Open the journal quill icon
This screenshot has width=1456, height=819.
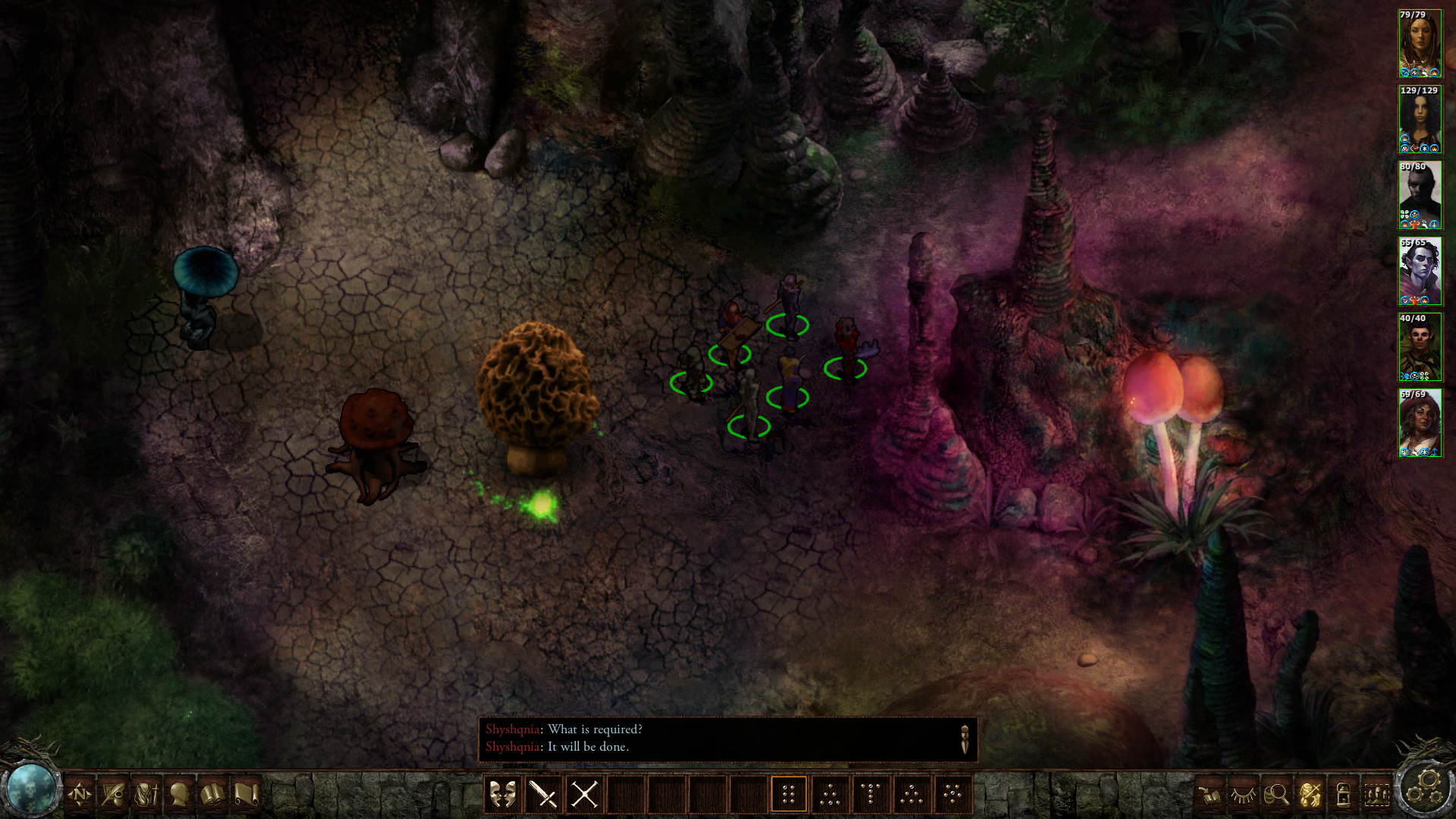point(113,795)
